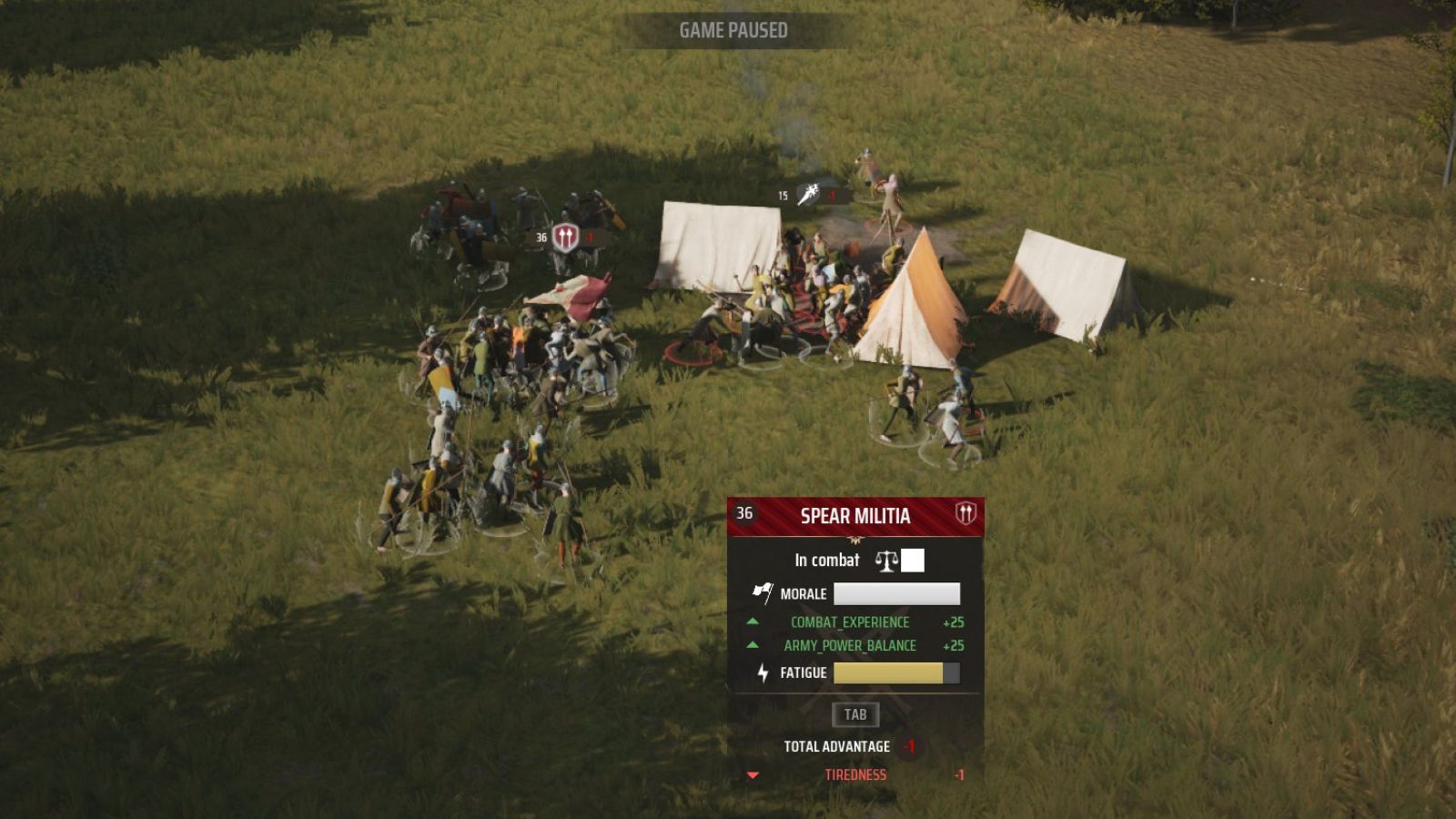The height and width of the screenshot is (819, 1456).
Task: Click the balance scale icon beside In combat
Action: [885, 561]
